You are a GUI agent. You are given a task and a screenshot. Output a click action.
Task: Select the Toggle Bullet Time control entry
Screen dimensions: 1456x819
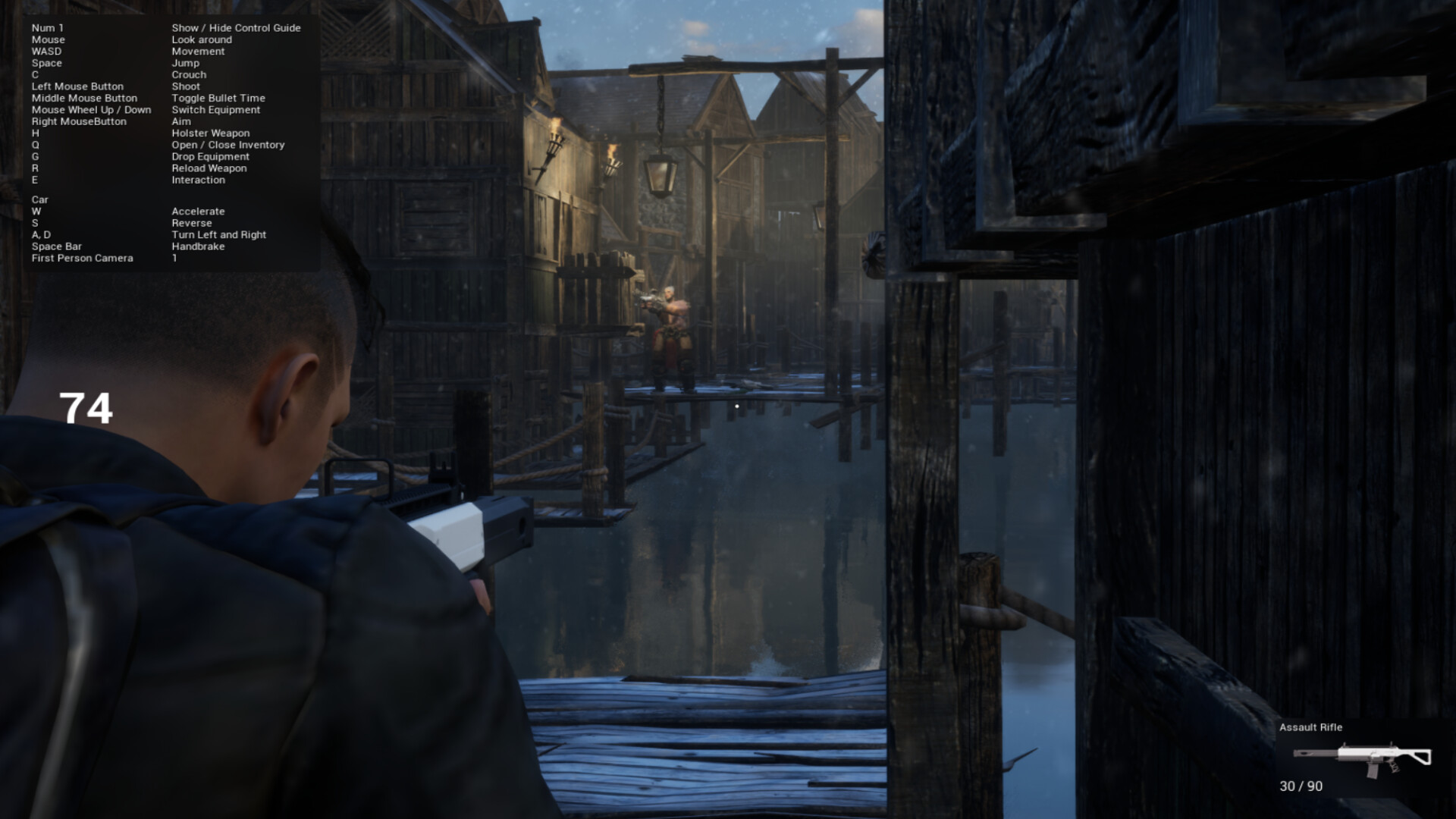pyautogui.click(x=218, y=98)
